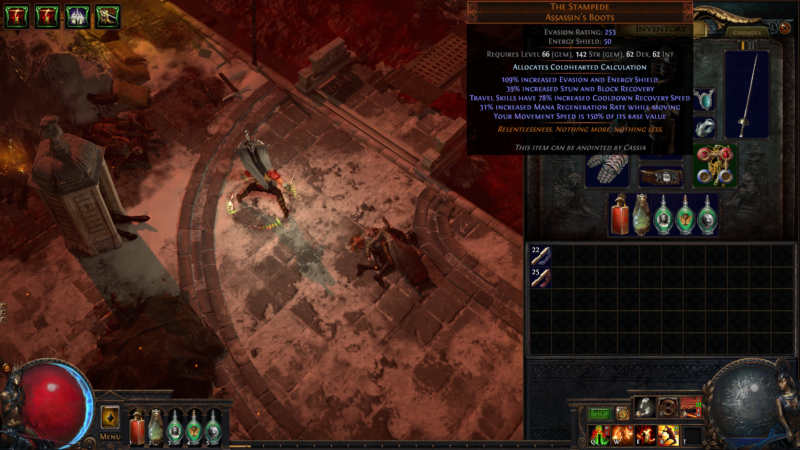Use the red life flask on the hotbar
The width and height of the screenshot is (800, 450).
[137, 428]
